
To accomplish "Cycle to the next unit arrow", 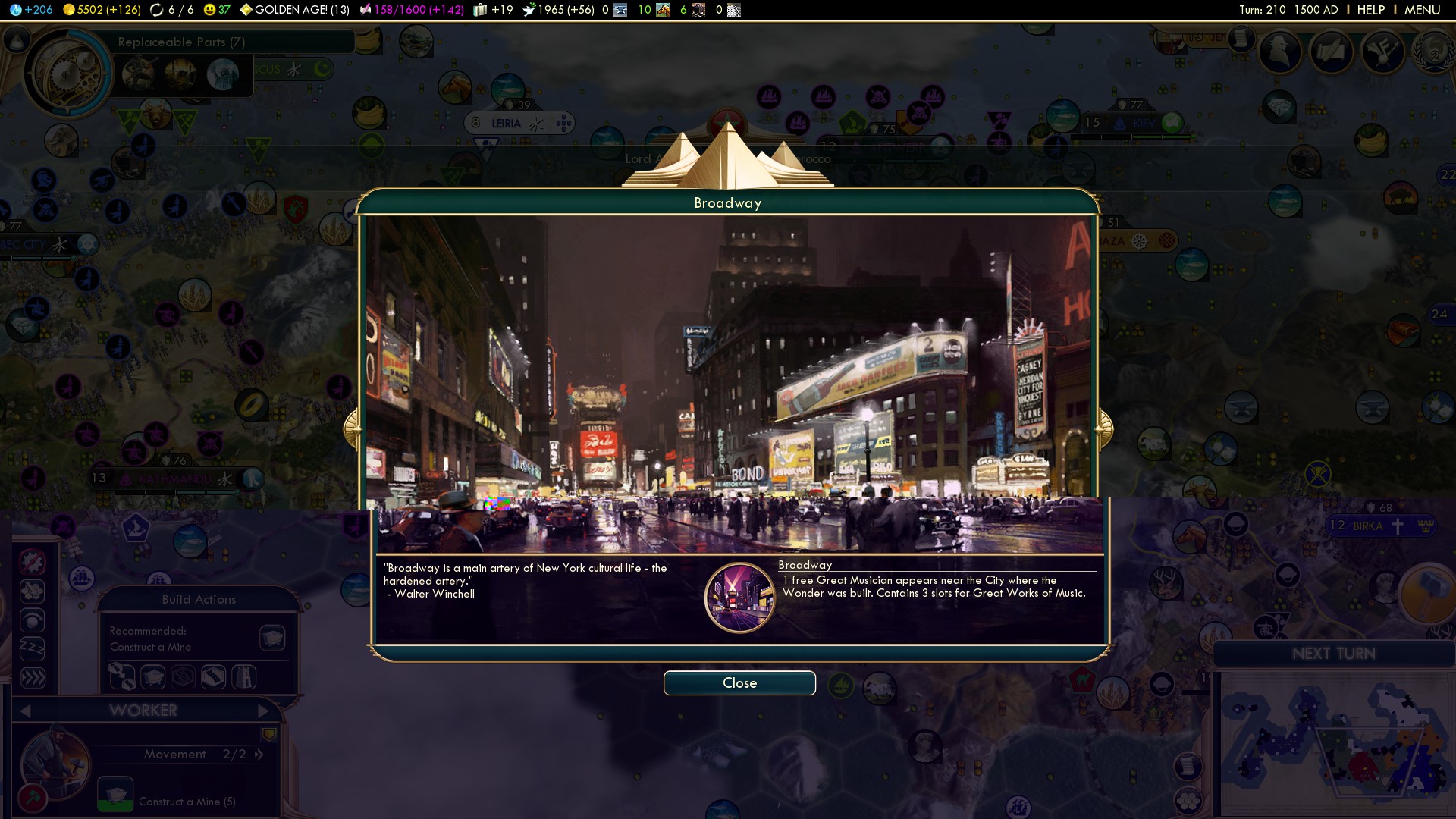I will pyautogui.click(x=262, y=711).
